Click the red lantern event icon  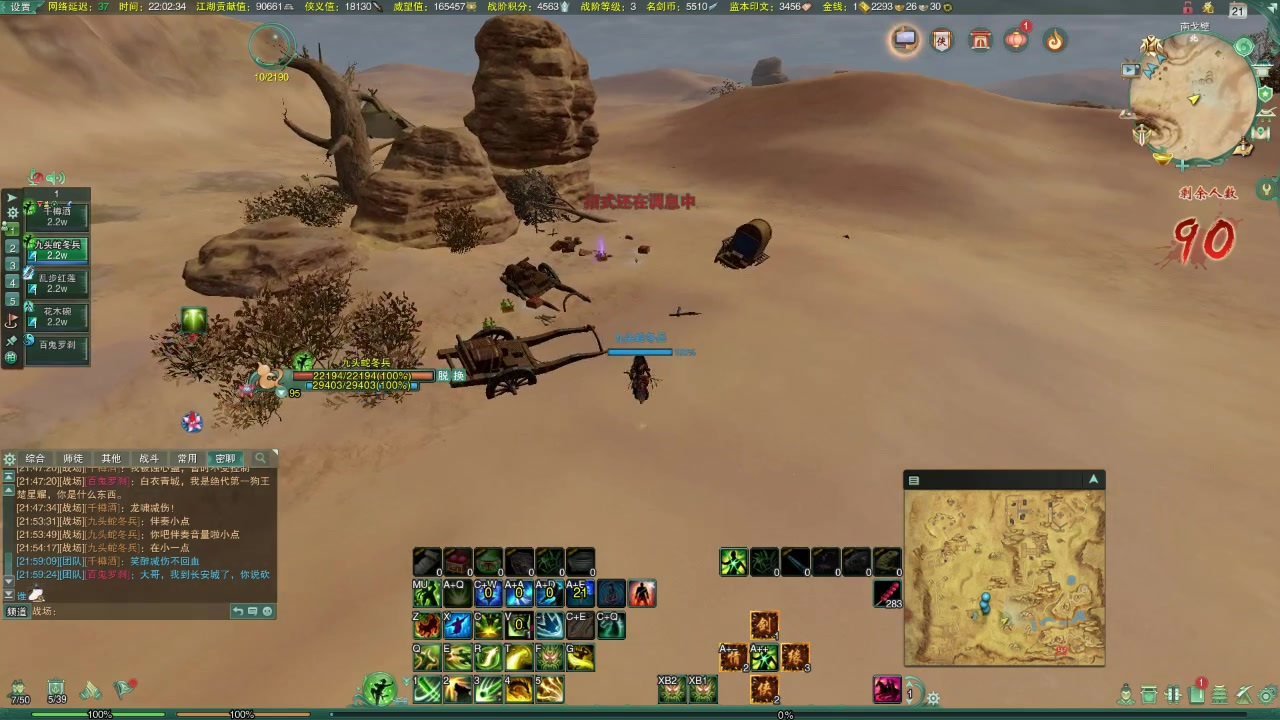(1016, 40)
